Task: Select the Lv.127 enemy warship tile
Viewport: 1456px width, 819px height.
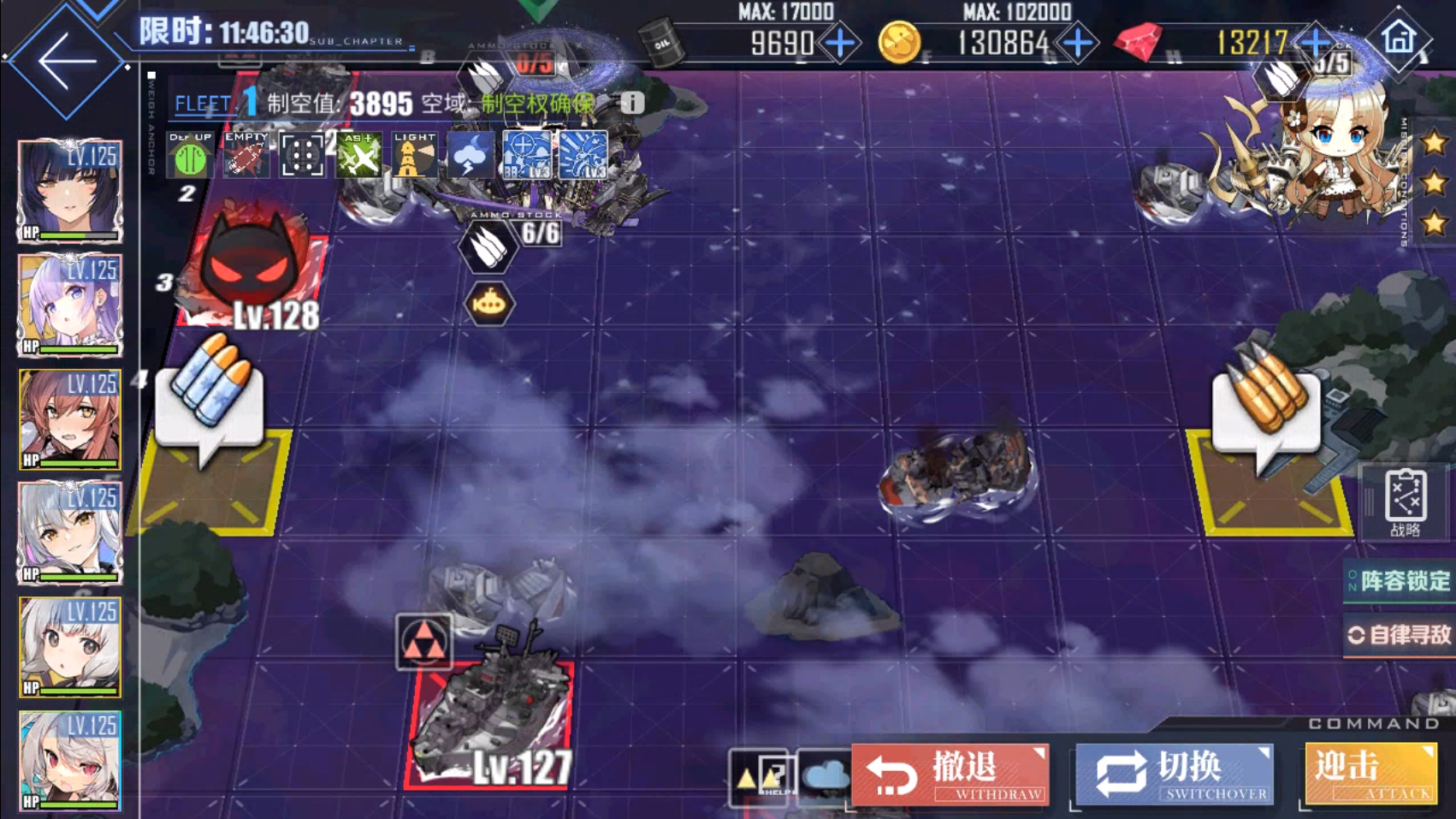Action: coord(492,723)
